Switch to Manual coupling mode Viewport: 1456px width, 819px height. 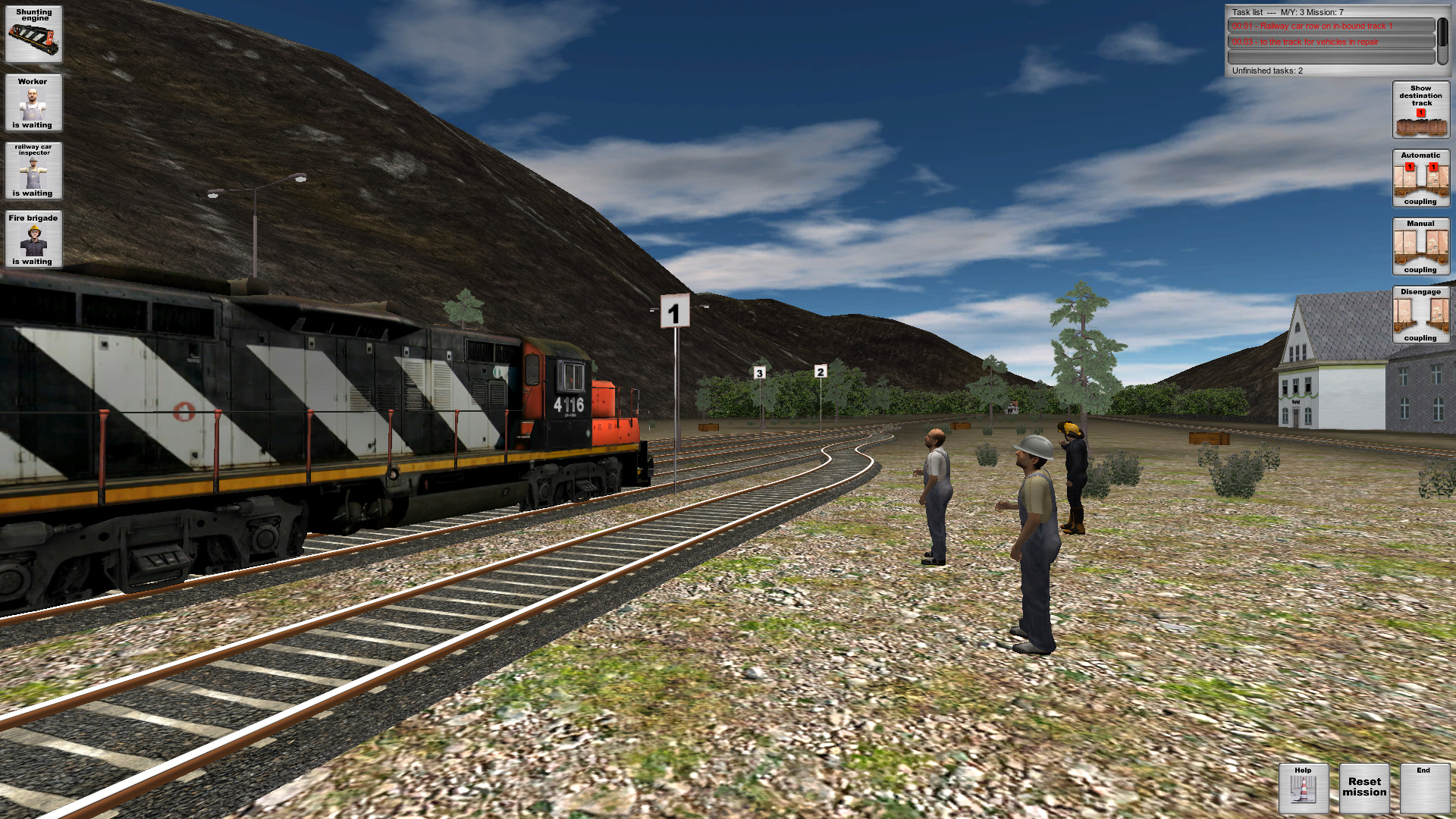(1420, 246)
